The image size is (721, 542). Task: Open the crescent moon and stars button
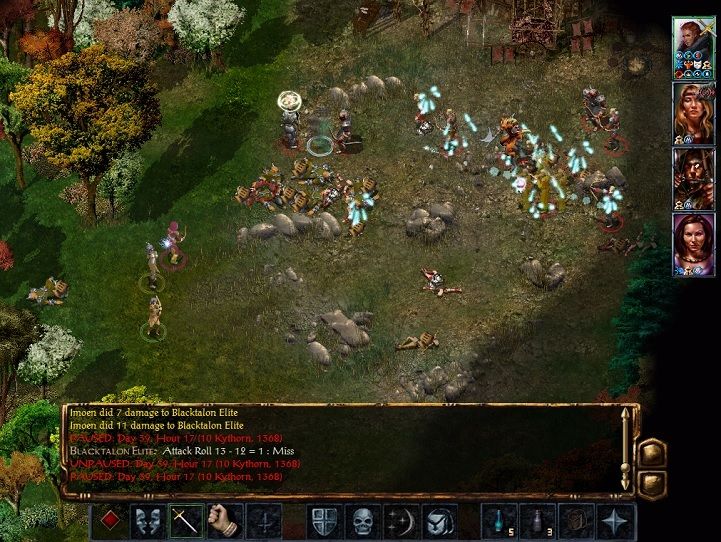tap(398, 521)
